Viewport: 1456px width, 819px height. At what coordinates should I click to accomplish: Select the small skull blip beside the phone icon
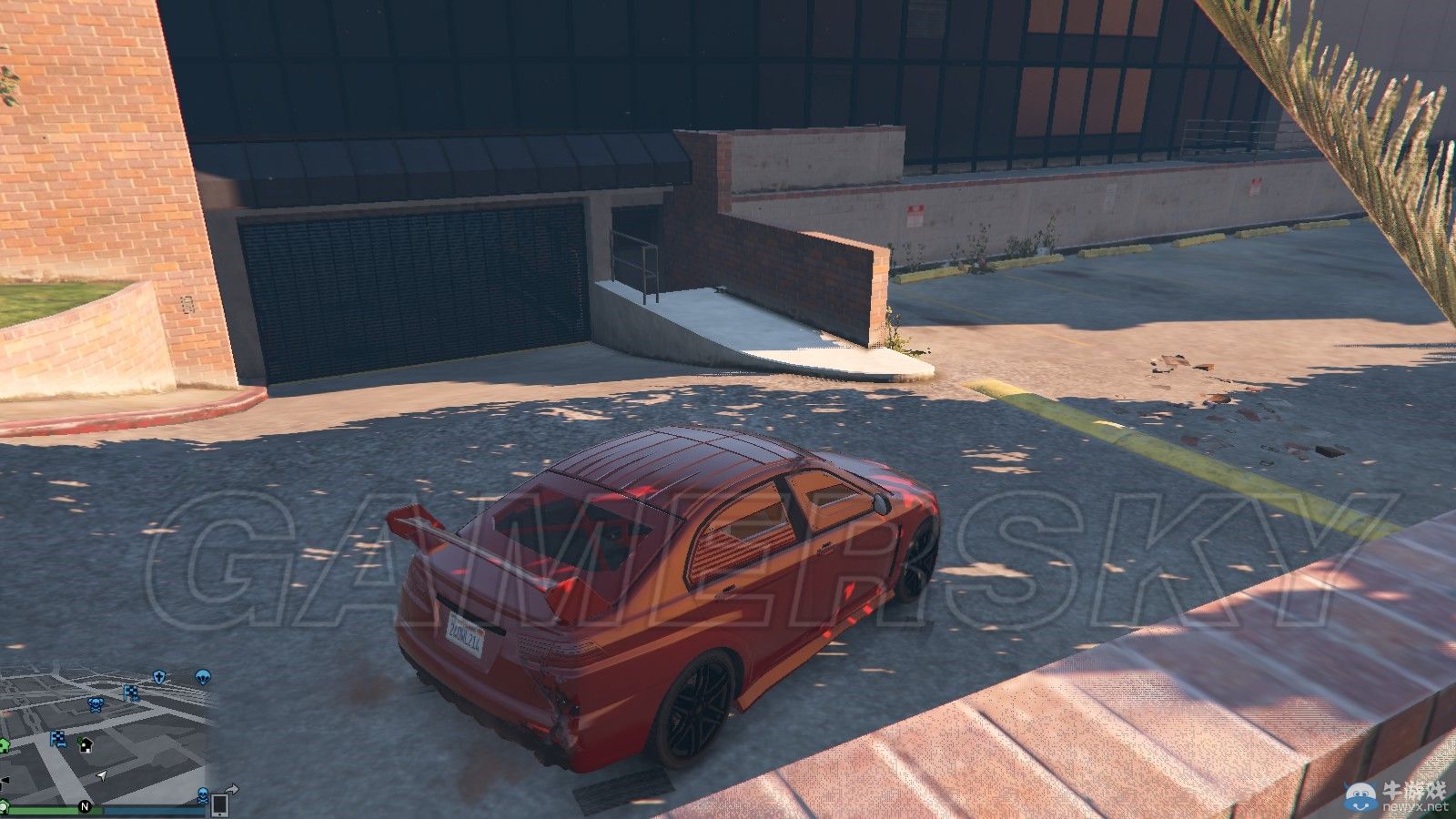(x=203, y=796)
